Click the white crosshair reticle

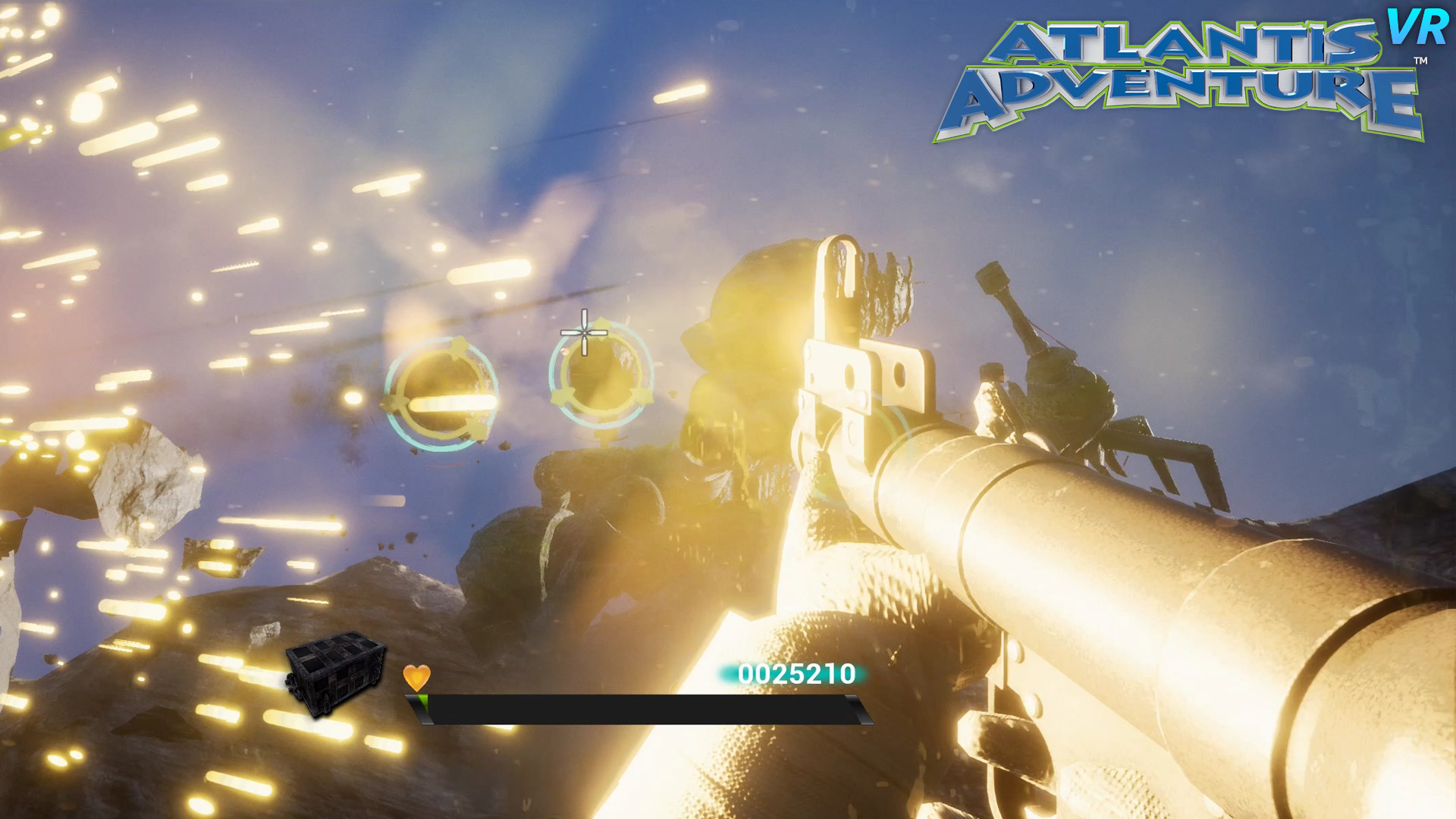coord(584,331)
